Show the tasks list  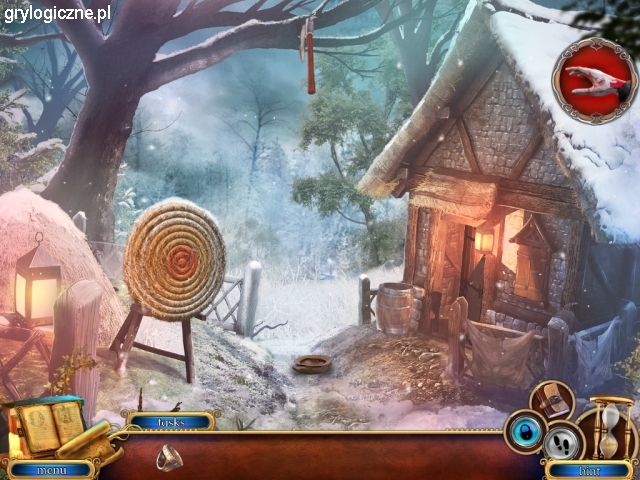pos(169,421)
